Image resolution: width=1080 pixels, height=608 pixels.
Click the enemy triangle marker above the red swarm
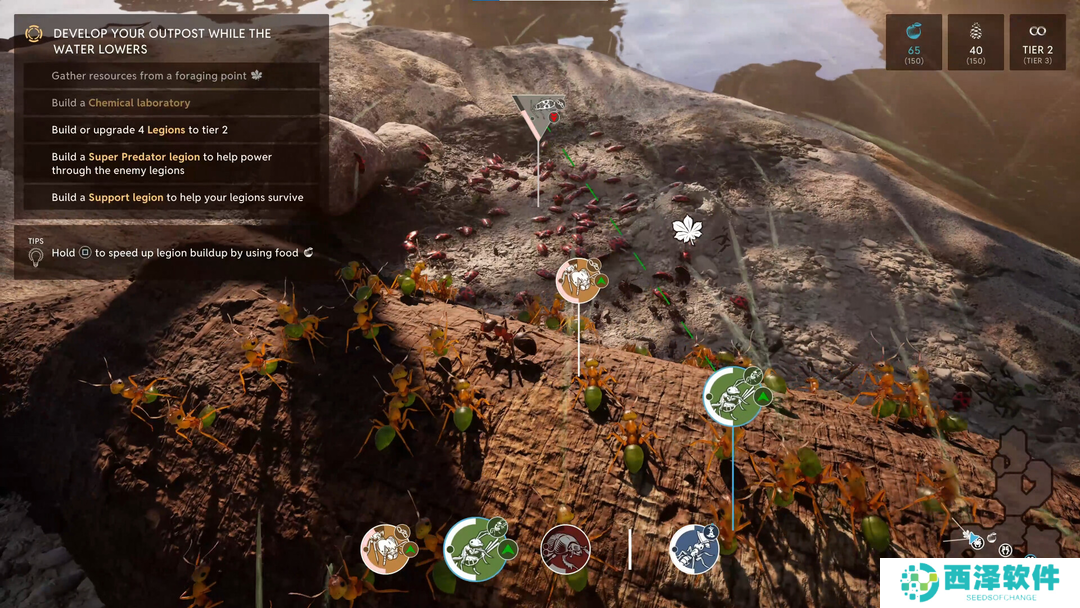540,111
